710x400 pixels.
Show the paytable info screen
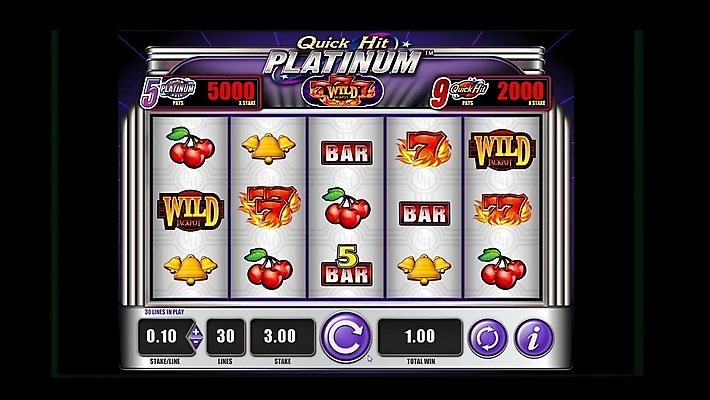(x=534, y=338)
